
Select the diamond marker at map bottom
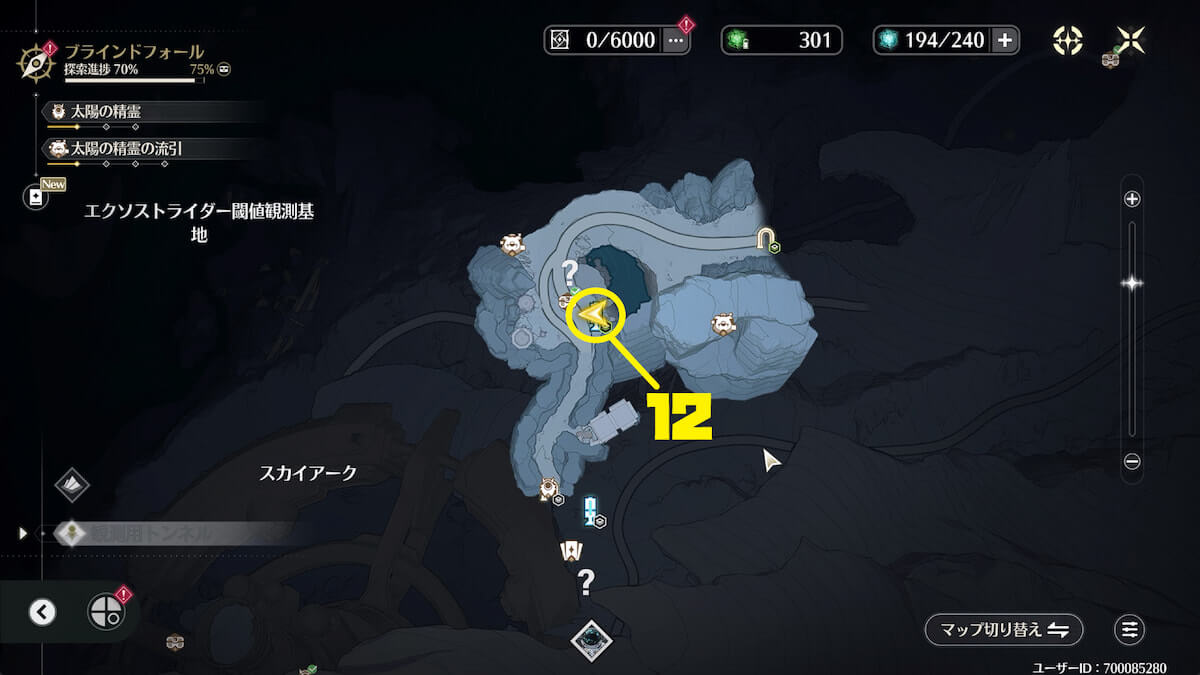point(591,638)
